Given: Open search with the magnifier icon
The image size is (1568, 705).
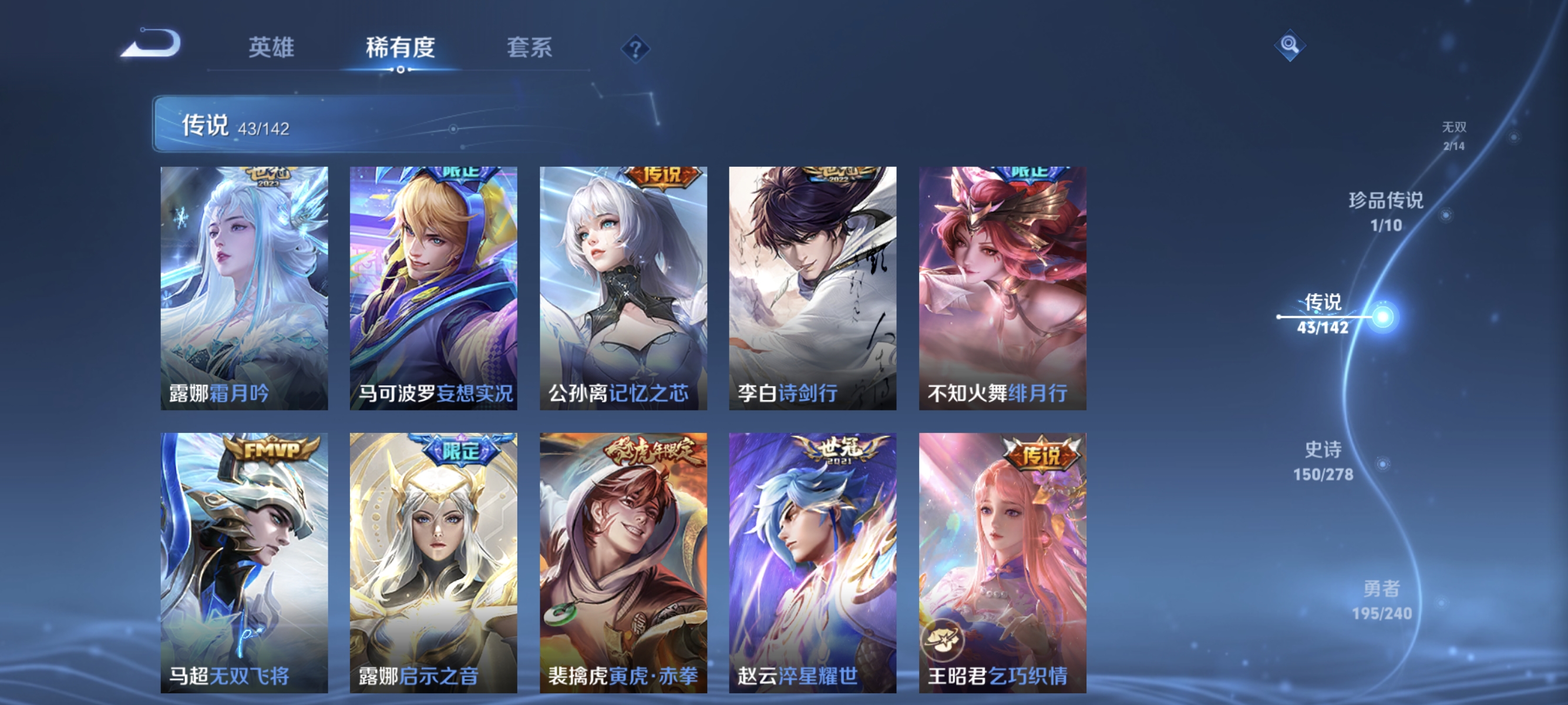Looking at the screenshot, I should coord(1290,45).
